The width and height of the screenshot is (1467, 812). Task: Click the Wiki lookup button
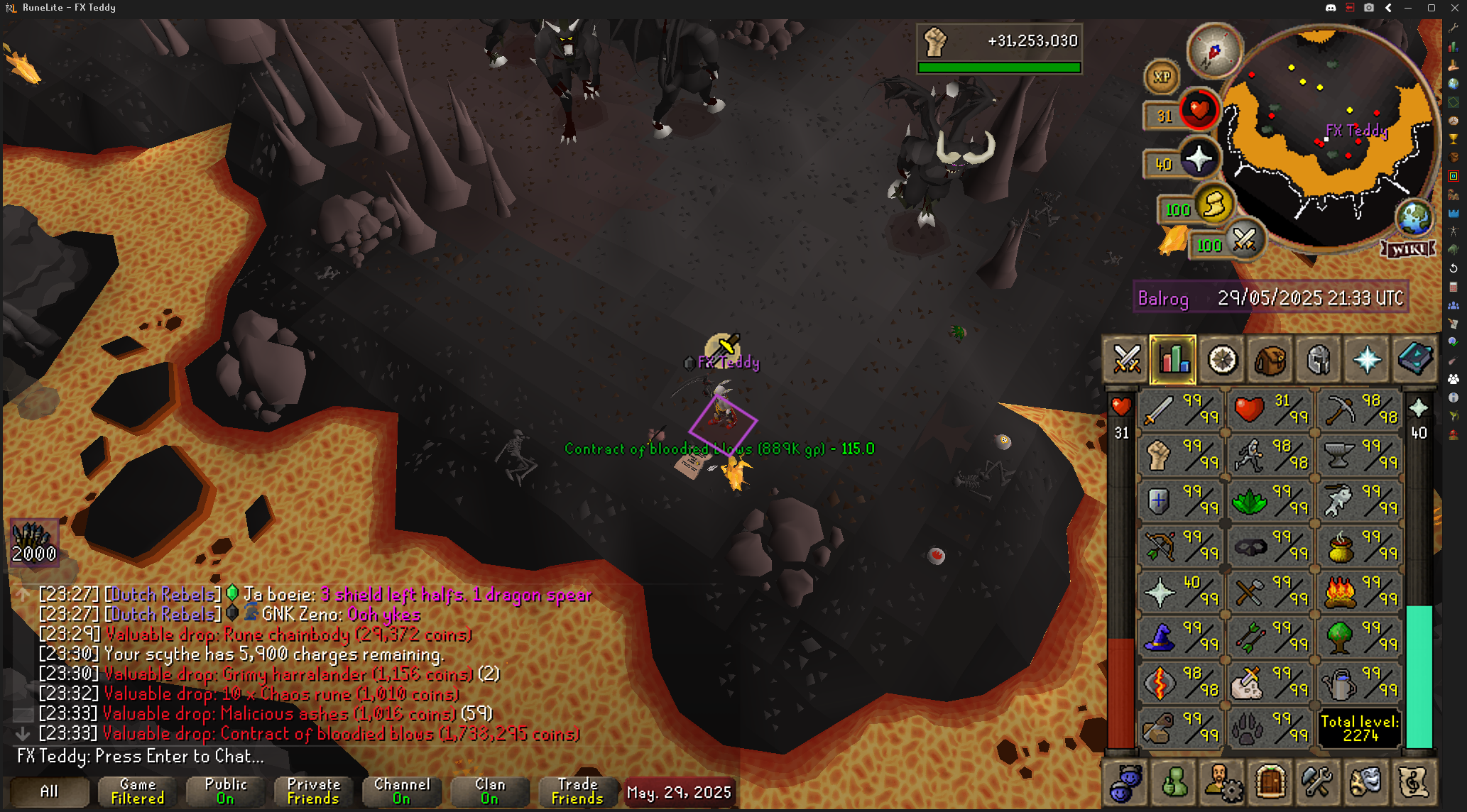(x=1407, y=249)
